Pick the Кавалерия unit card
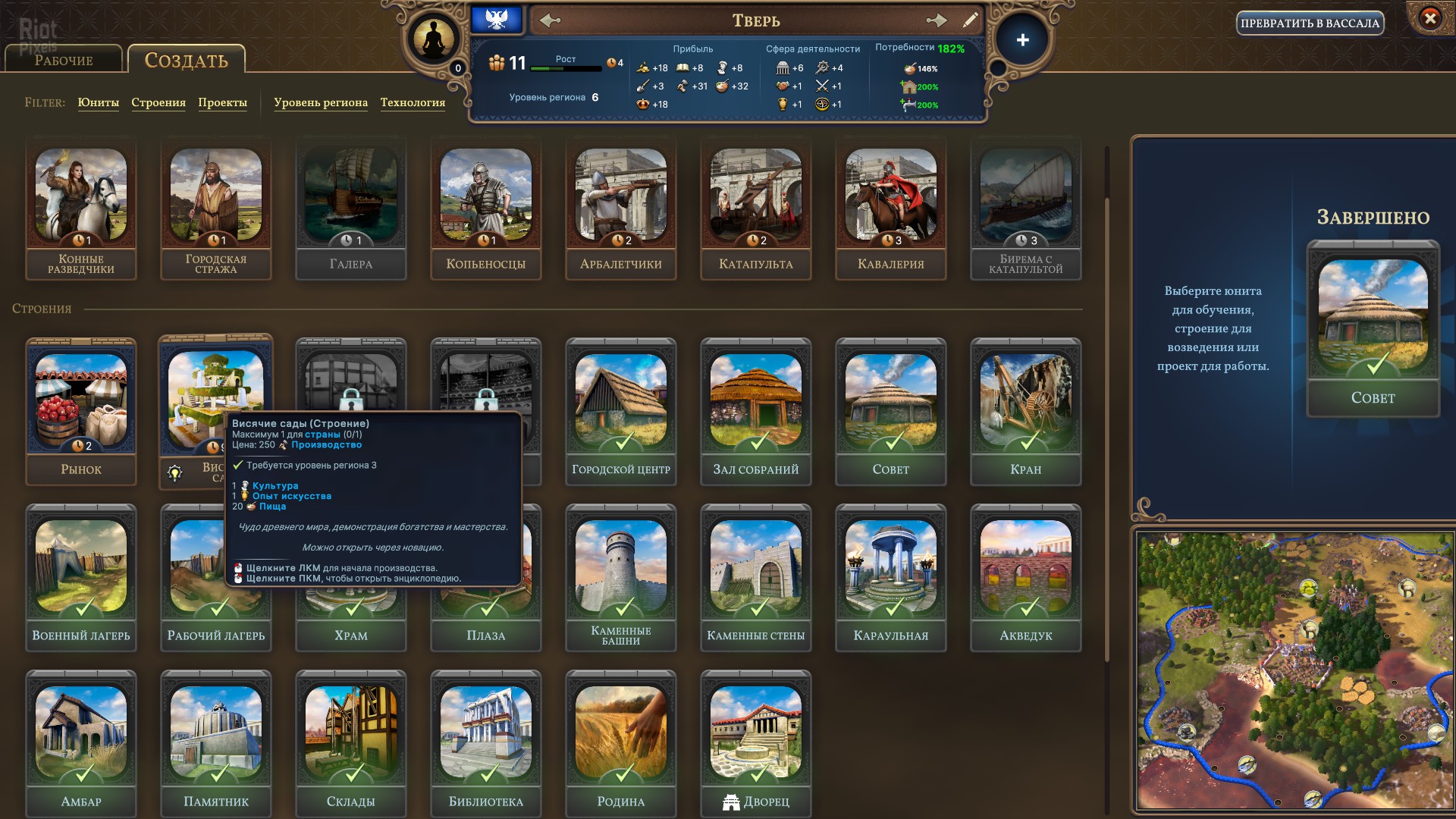Image resolution: width=1456 pixels, height=819 pixels. pos(891,209)
